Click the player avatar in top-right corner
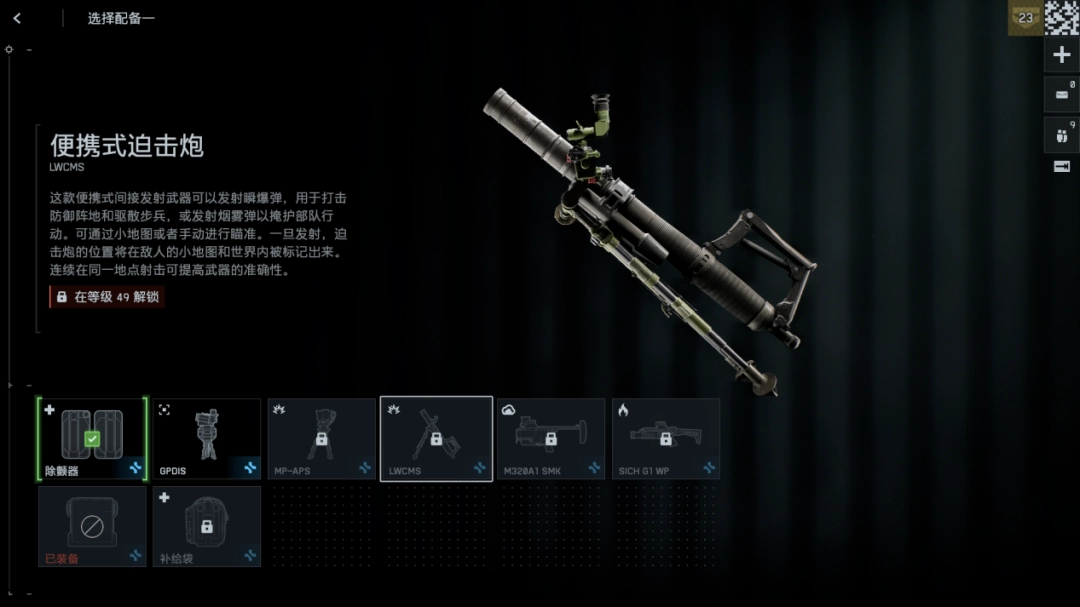1080x607 pixels. (1062, 18)
